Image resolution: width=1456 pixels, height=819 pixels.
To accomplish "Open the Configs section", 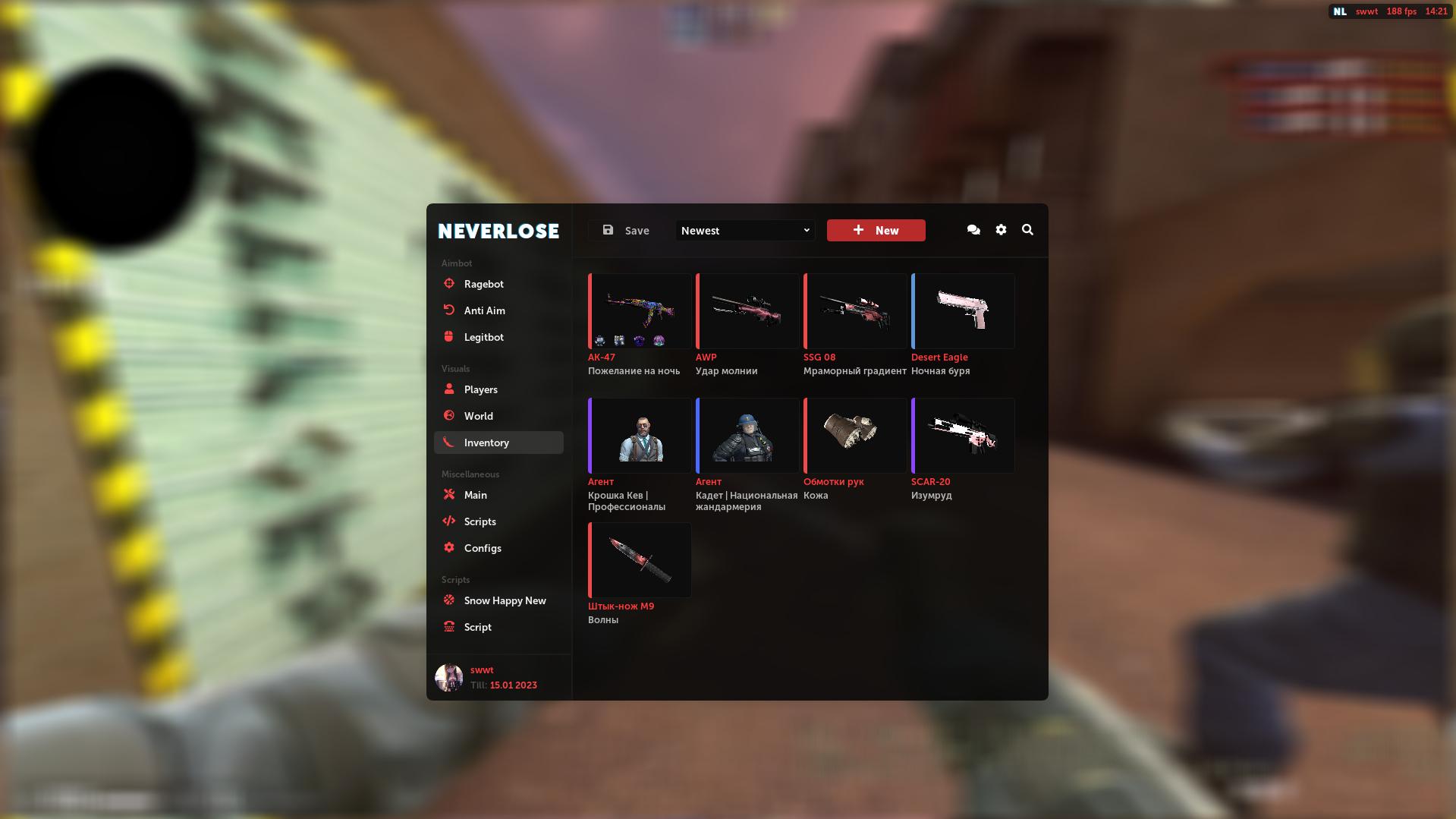I will tap(483, 547).
